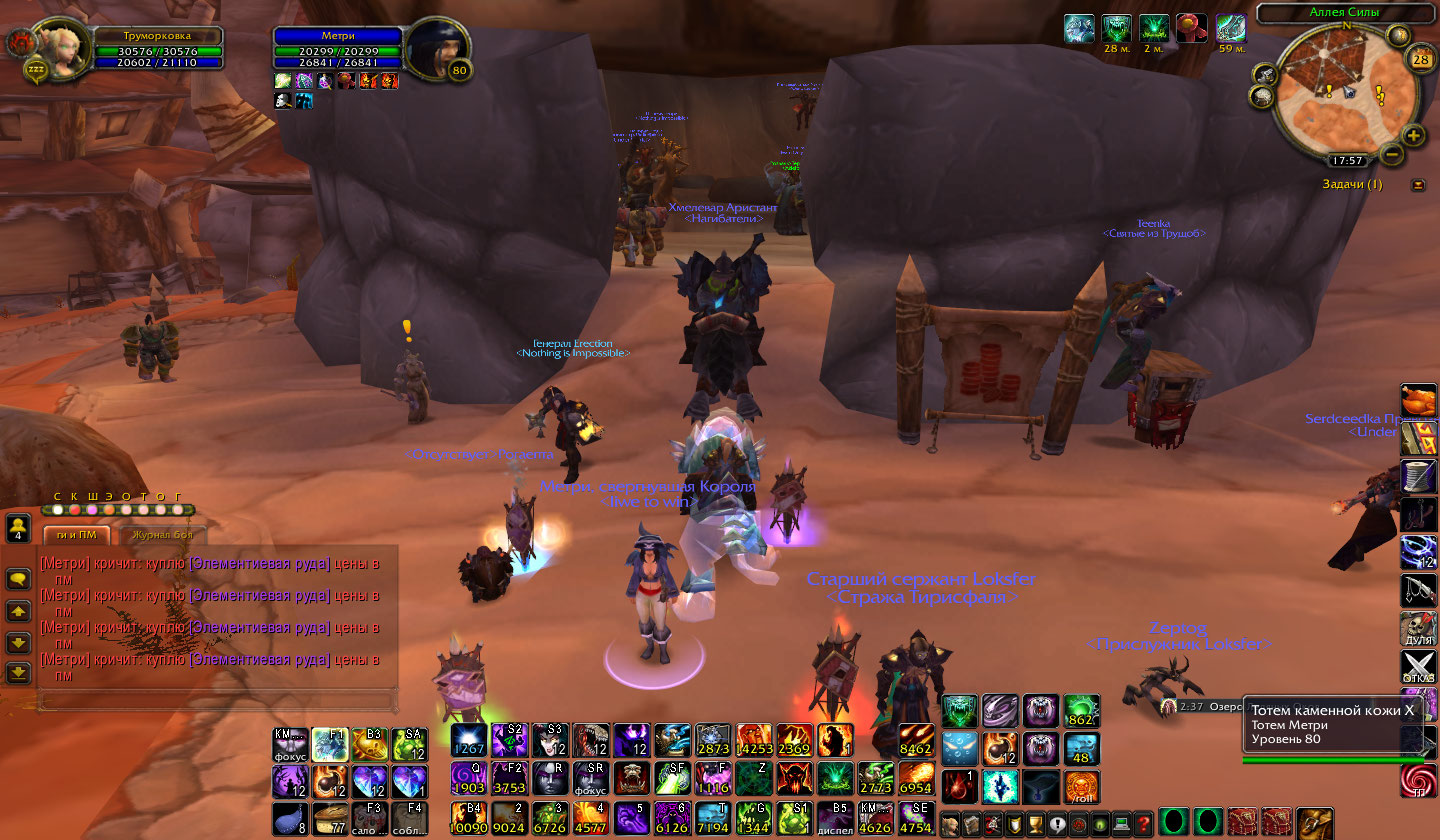
Task: Click the chat speech bubble button
Action: click(17, 578)
